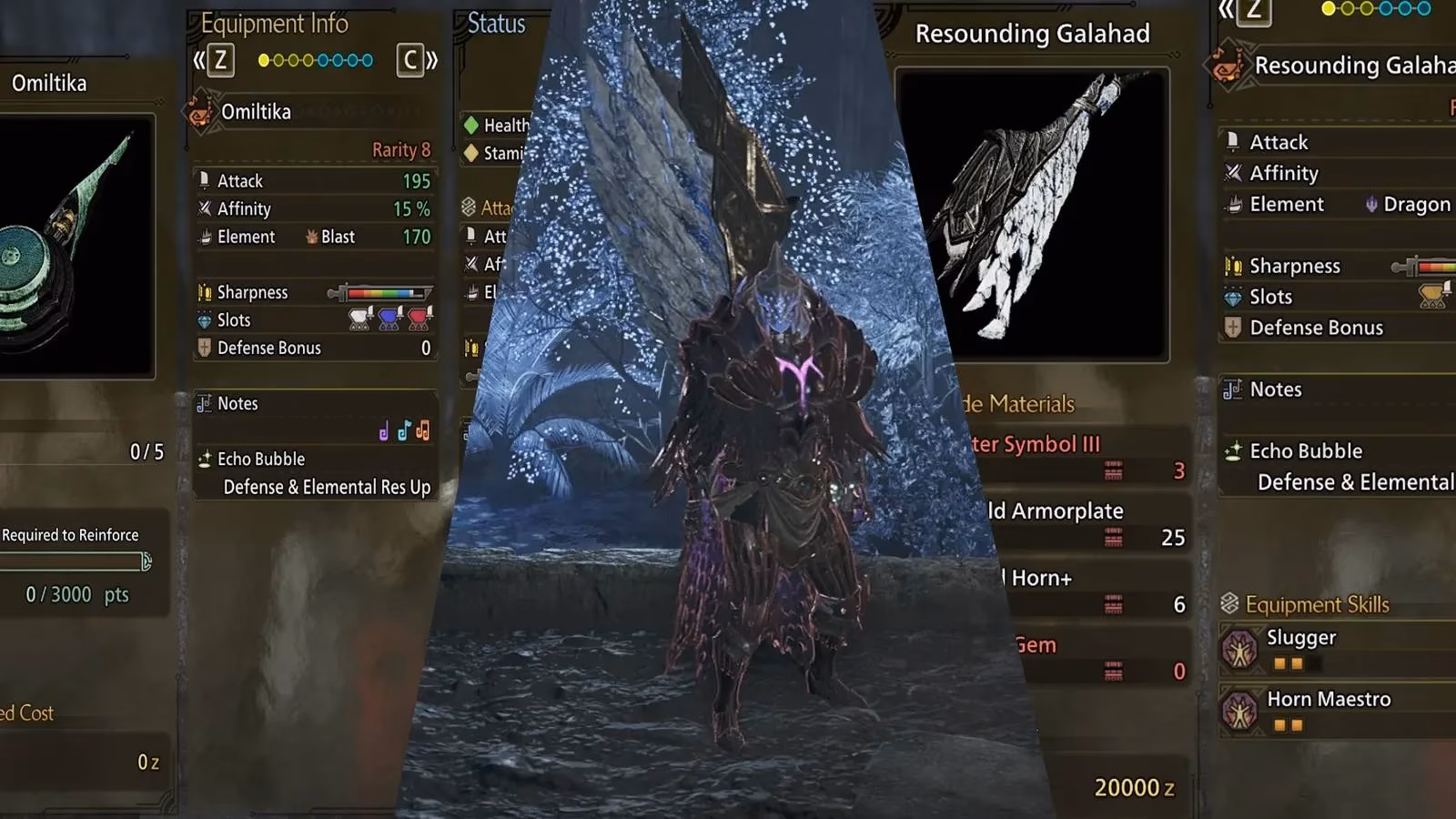
Task: Click the Affinity dice icon
Action: [x=204, y=208]
